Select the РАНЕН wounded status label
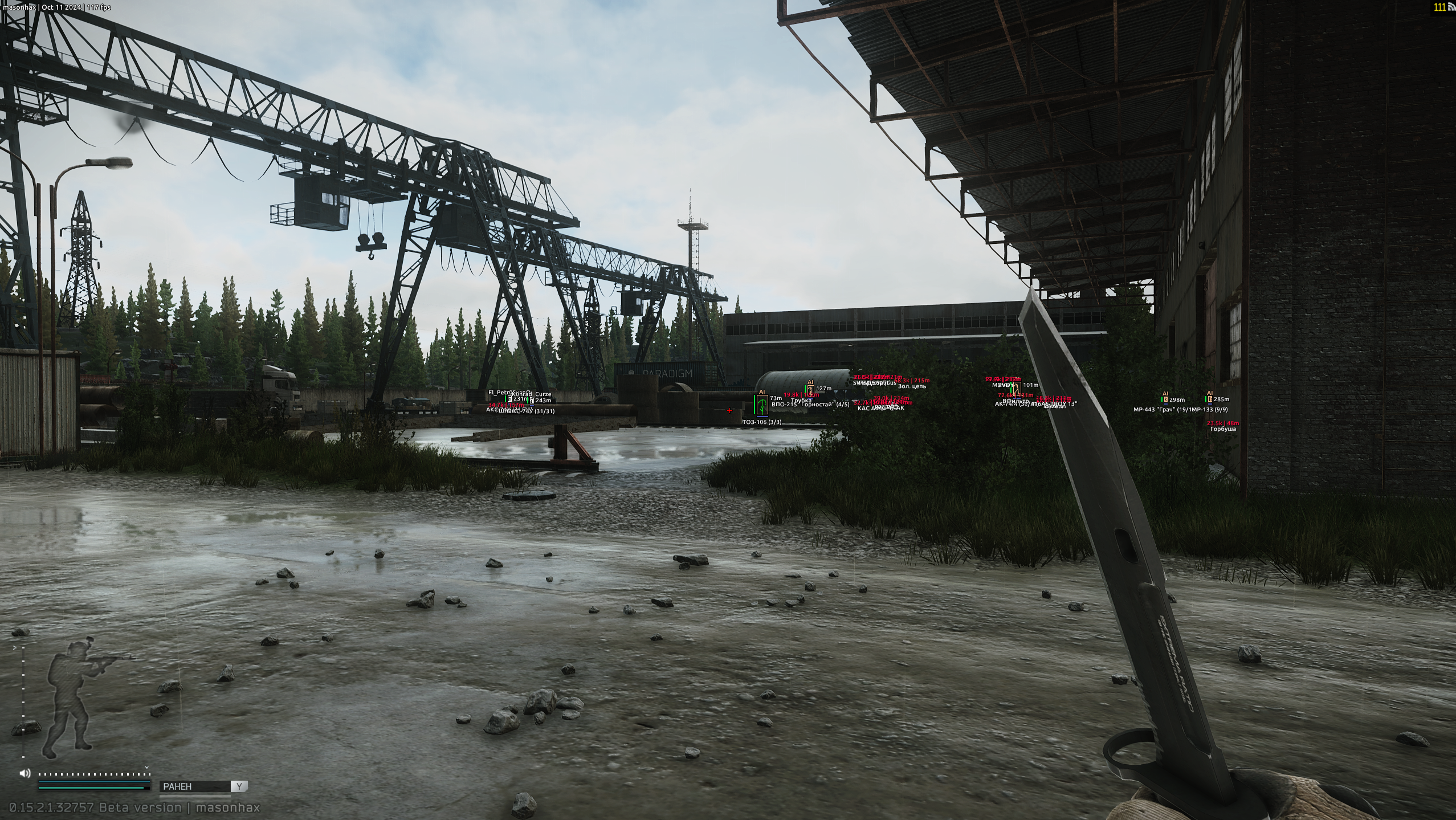This screenshot has width=1456, height=820. pos(177,786)
